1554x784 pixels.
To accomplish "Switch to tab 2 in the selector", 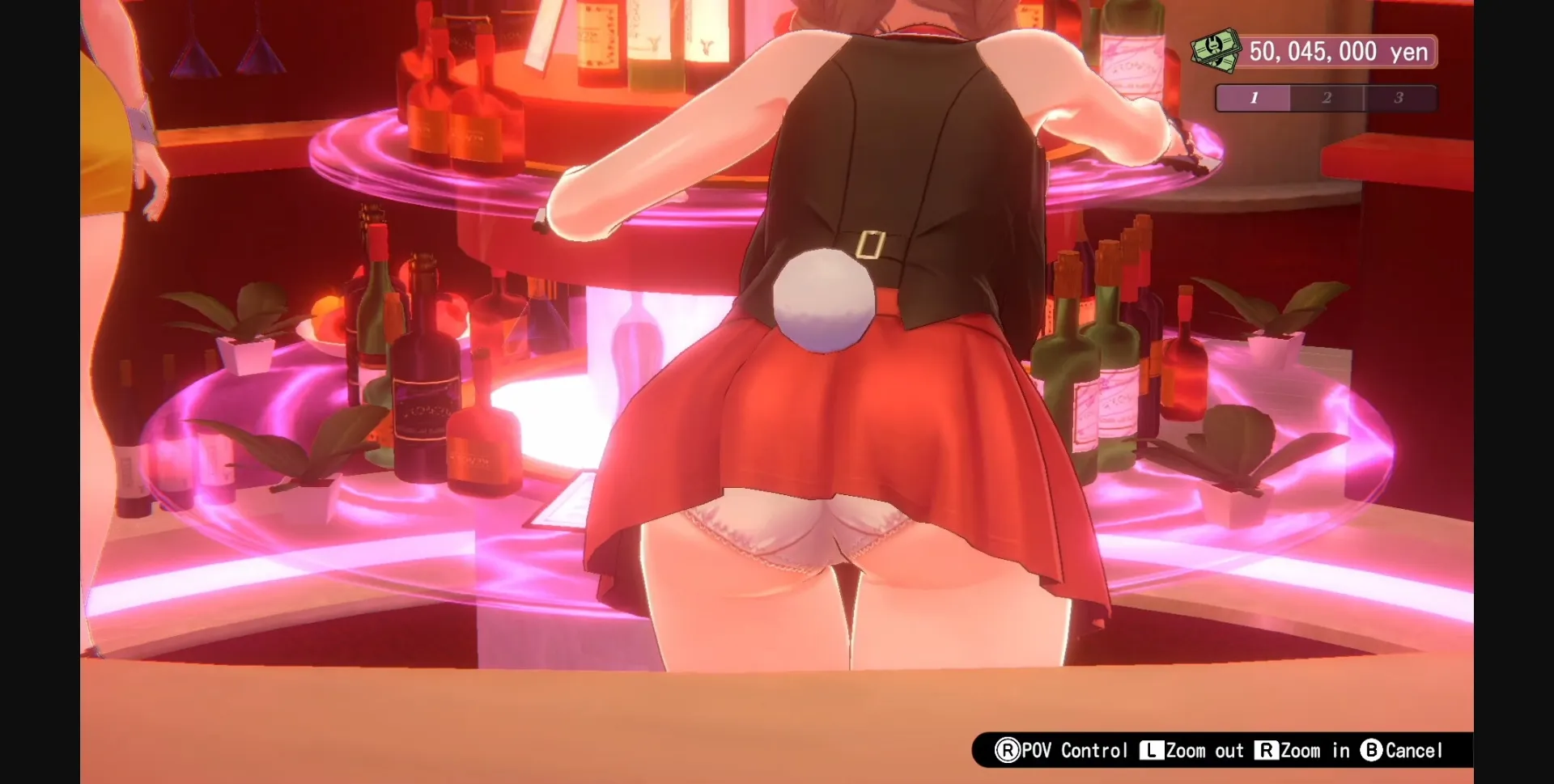I will point(1326,98).
